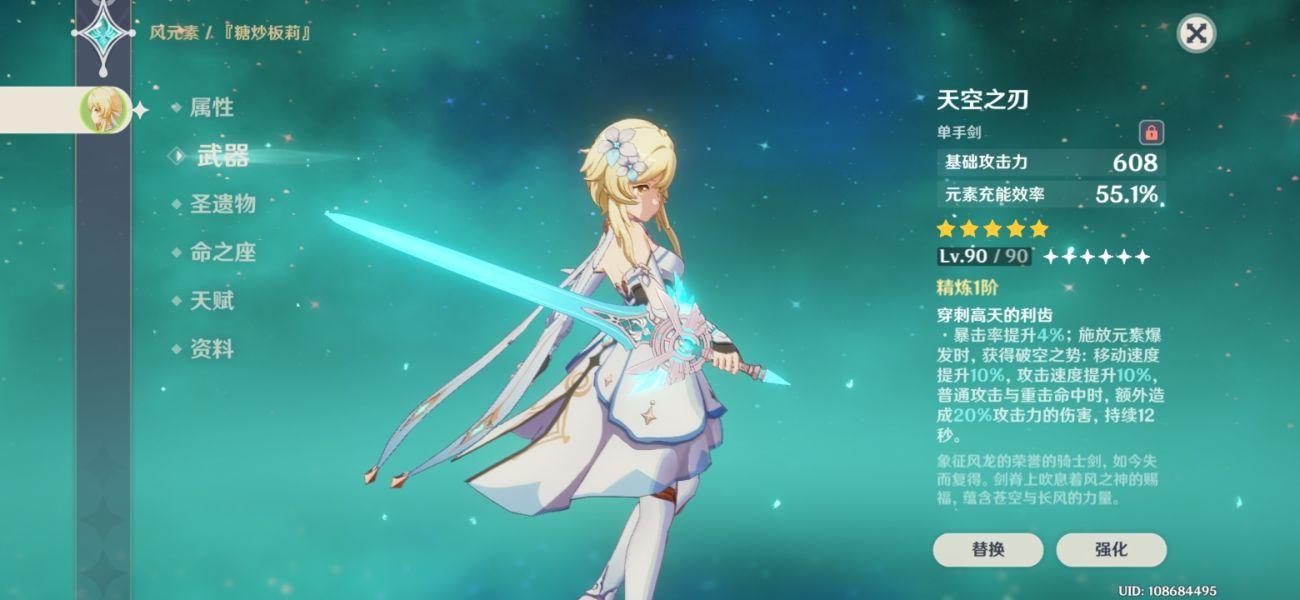Show the 命之座 constellation tab
The image size is (1300, 600).
[x=222, y=252]
